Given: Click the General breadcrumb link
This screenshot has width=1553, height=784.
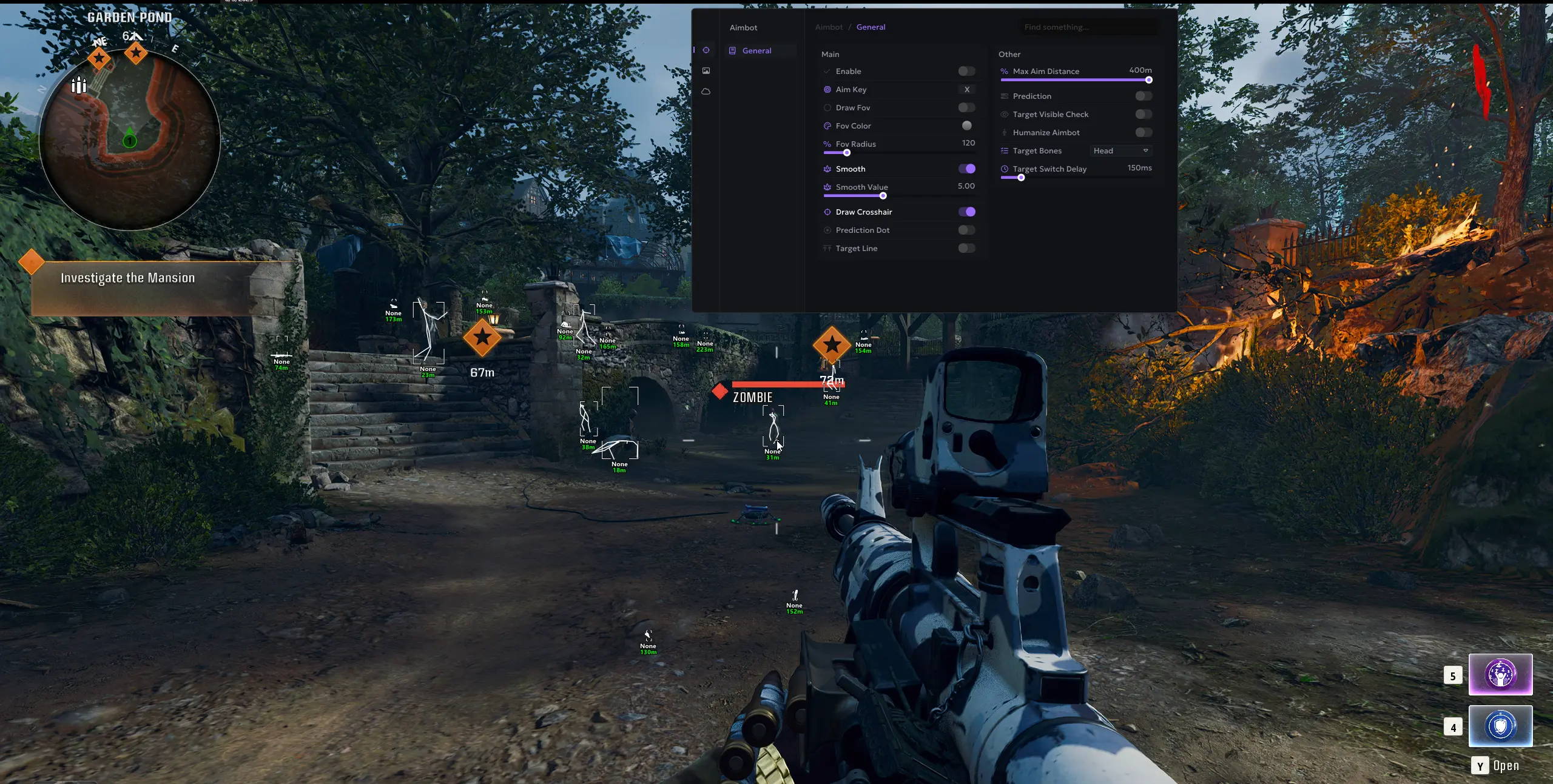Looking at the screenshot, I should [x=871, y=27].
